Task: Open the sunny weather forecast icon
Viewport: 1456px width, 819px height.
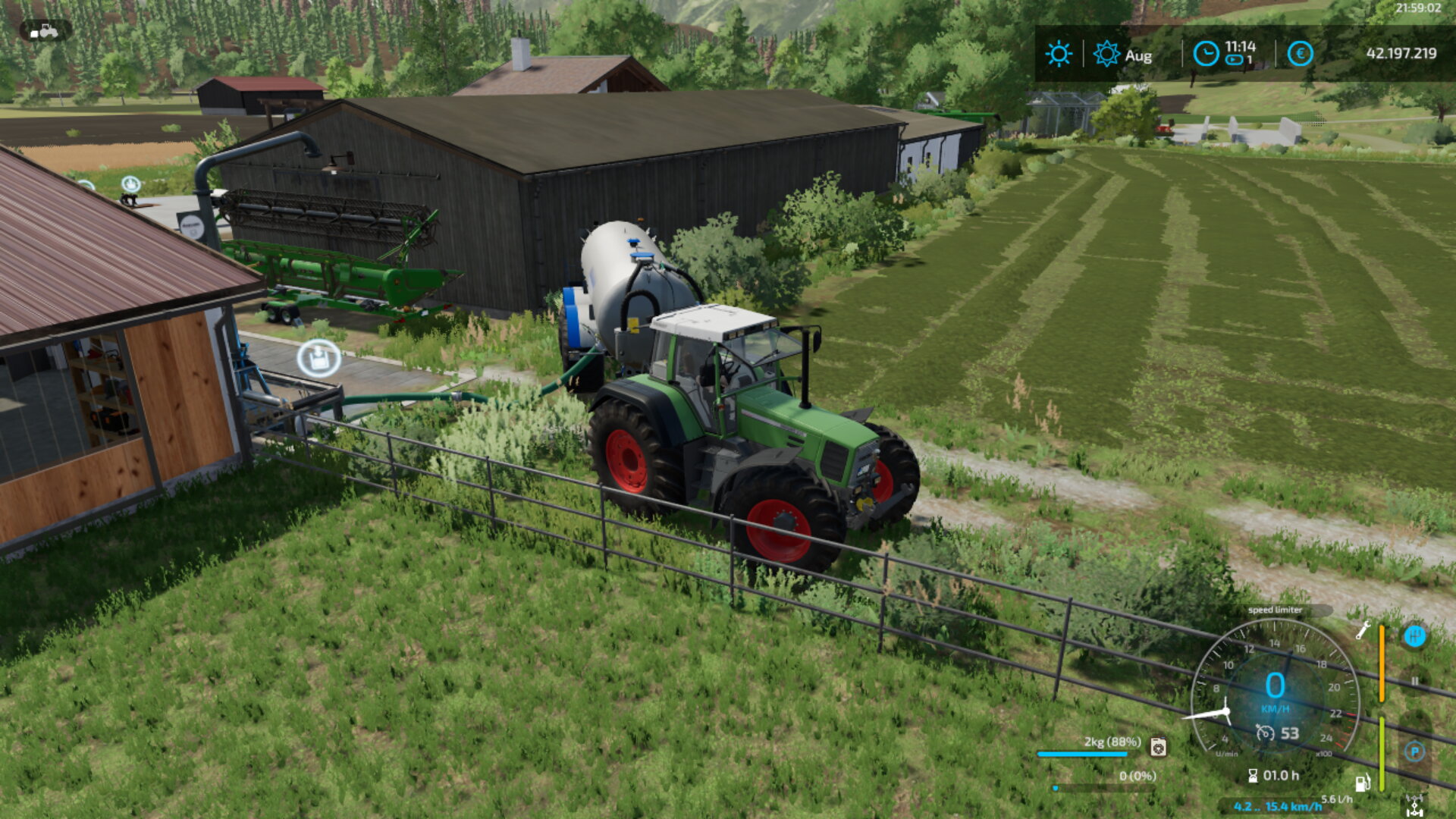Action: click(x=1059, y=55)
